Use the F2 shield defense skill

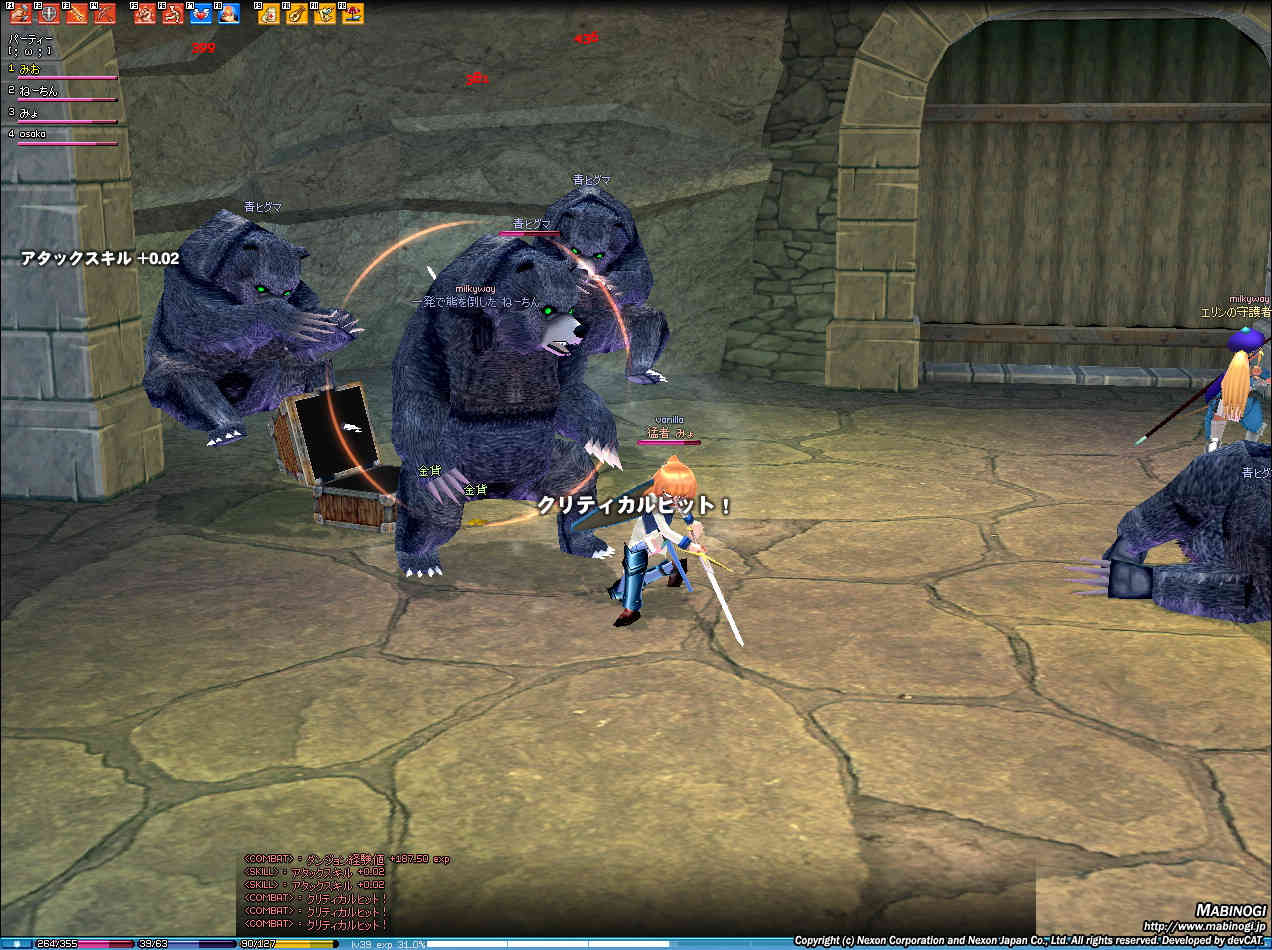pyautogui.click(x=49, y=14)
